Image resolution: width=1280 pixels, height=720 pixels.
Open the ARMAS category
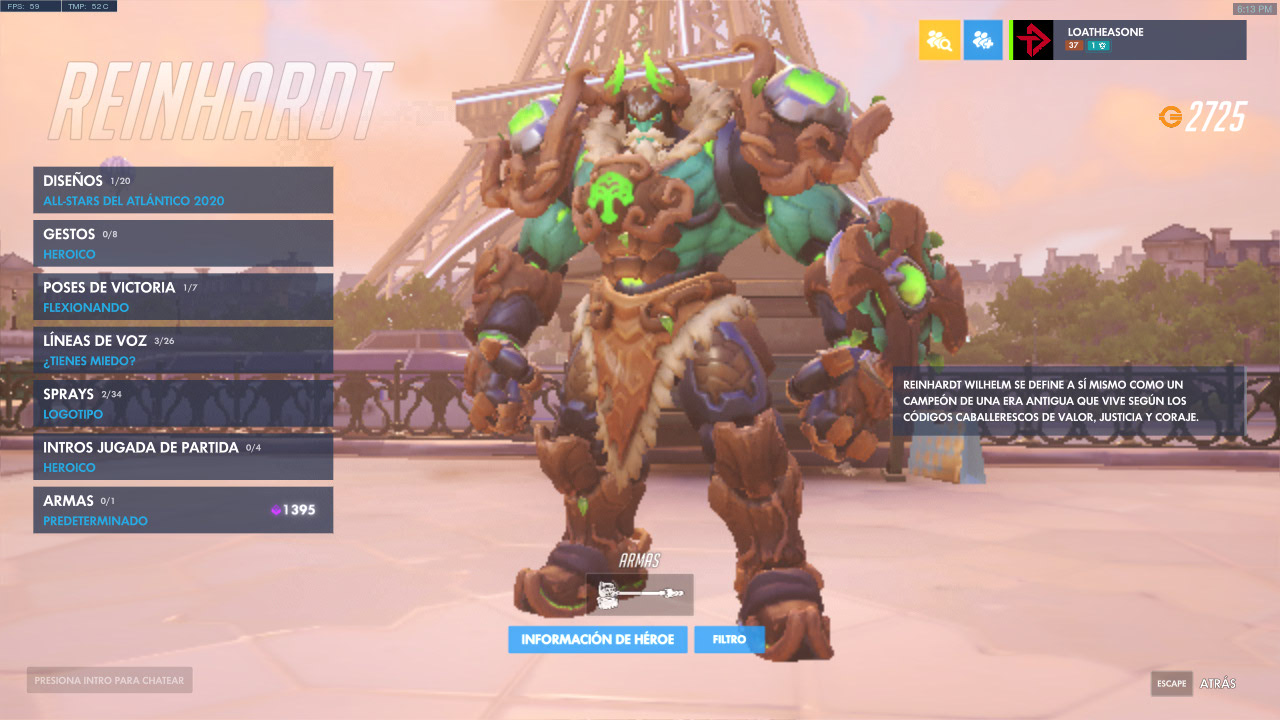(183, 509)
